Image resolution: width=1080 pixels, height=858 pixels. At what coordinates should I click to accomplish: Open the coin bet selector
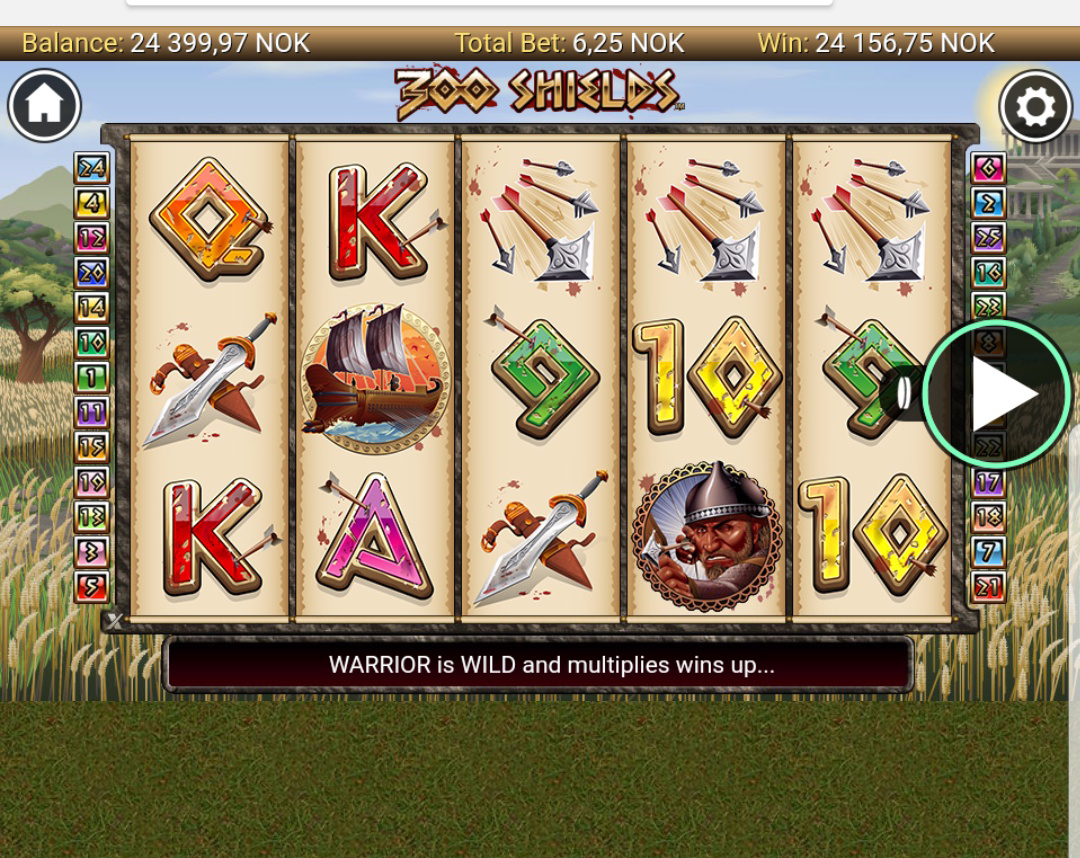click(x=901, y=394)
